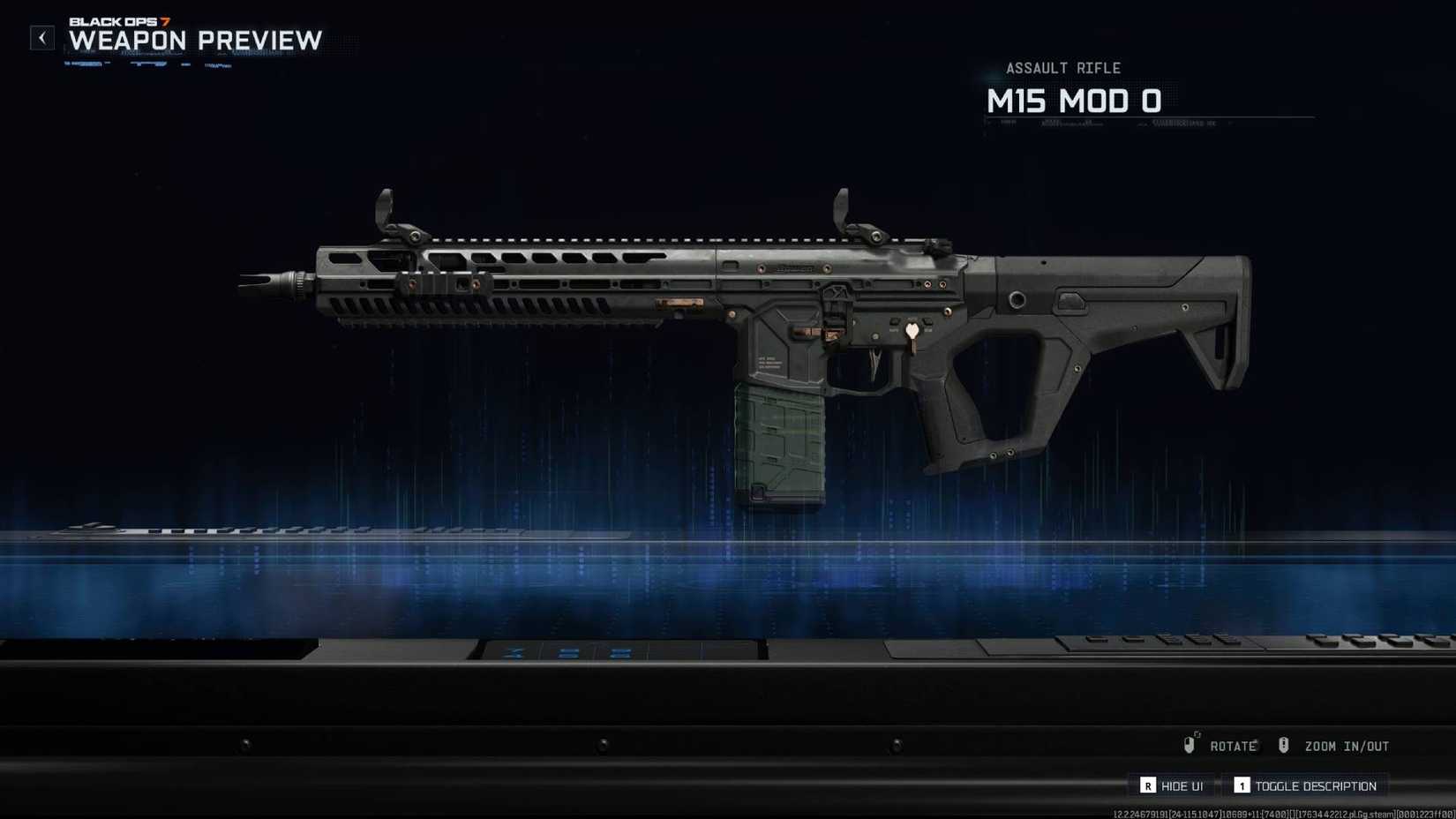Click the rightmost blue glyph on the display table
The image size is (1456, 819).
point(620,653)
